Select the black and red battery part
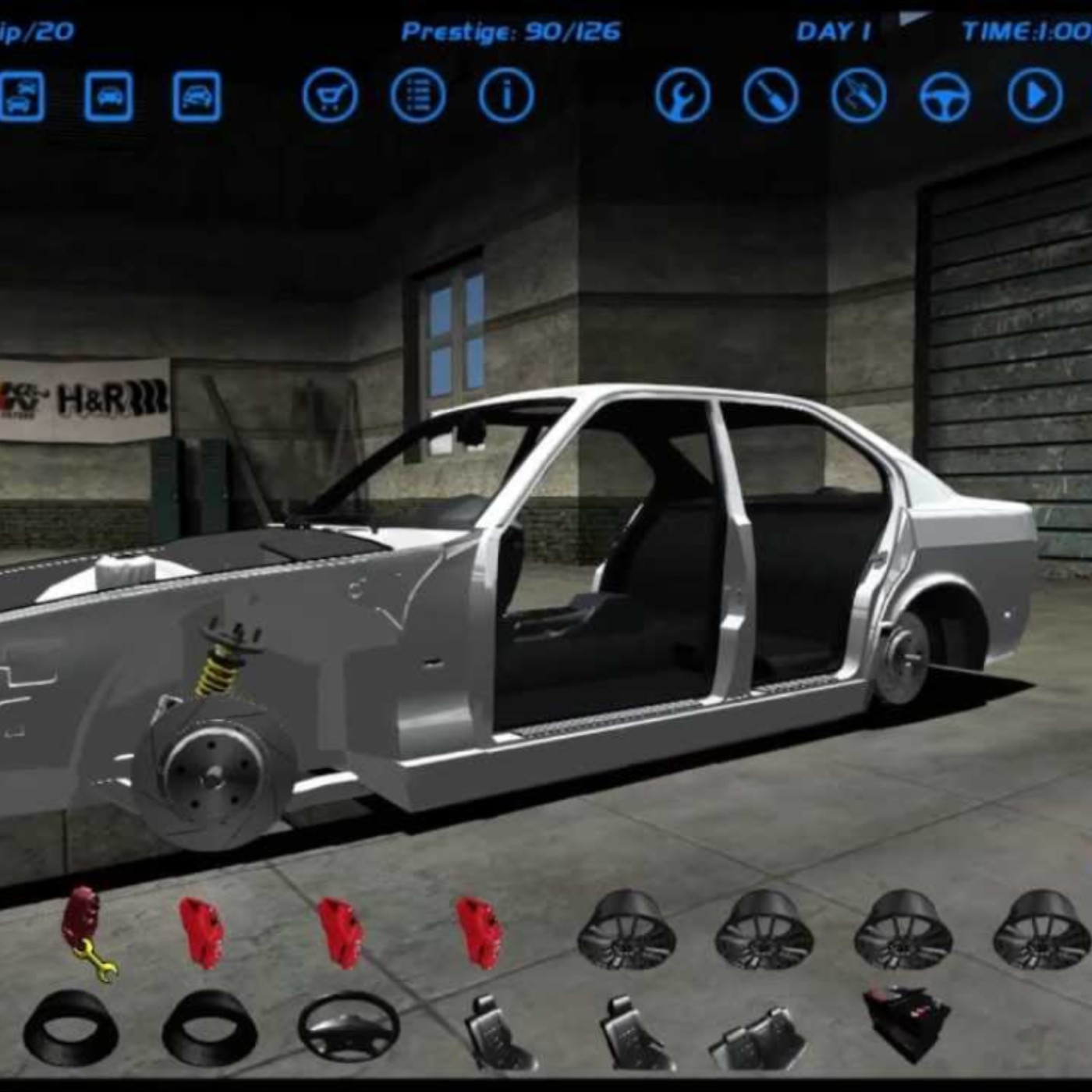1092x1092 pixels. point(905,1022)
